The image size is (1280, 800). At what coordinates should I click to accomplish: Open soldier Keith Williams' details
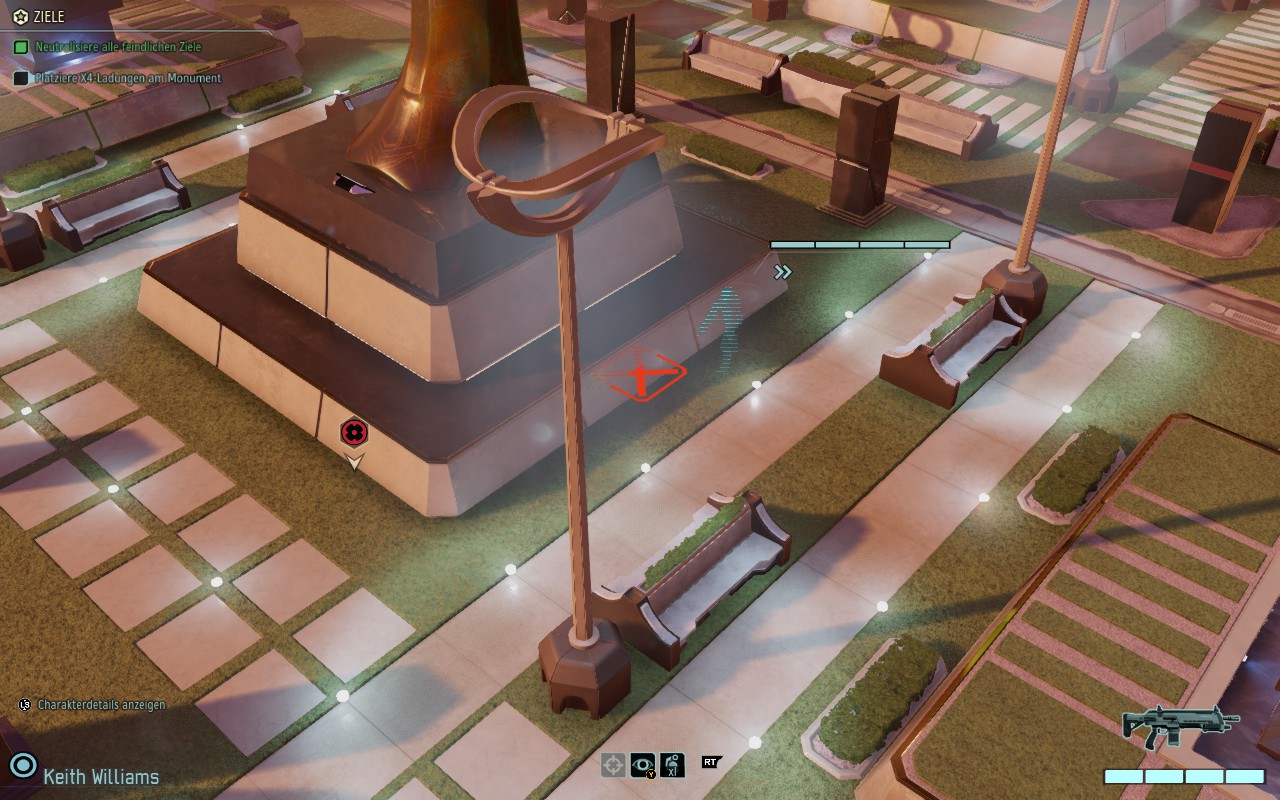coord(100,776)
